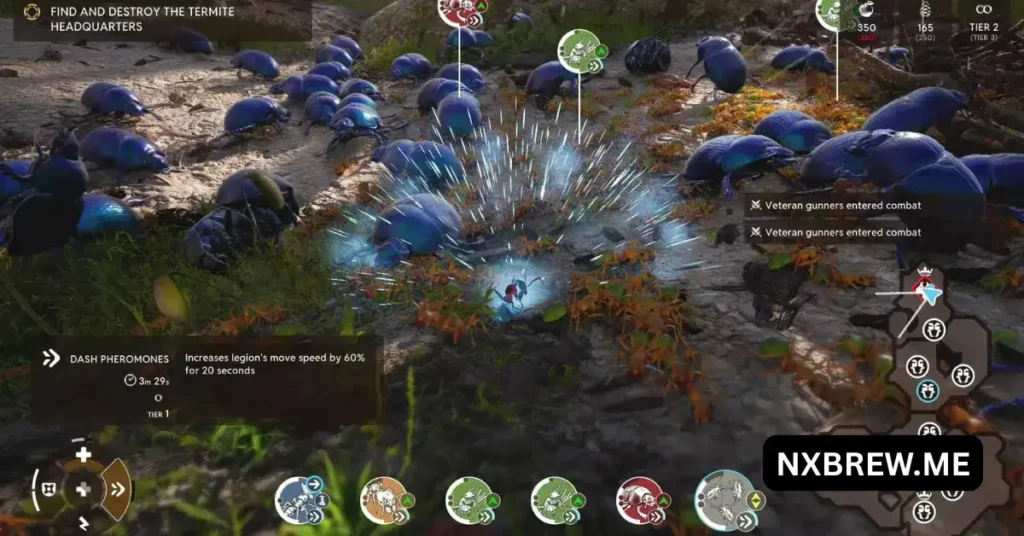Select the gray multi-ant legion icon
Image resolution: width=1024 pixels, height=536 pixels.
point(724,499)
